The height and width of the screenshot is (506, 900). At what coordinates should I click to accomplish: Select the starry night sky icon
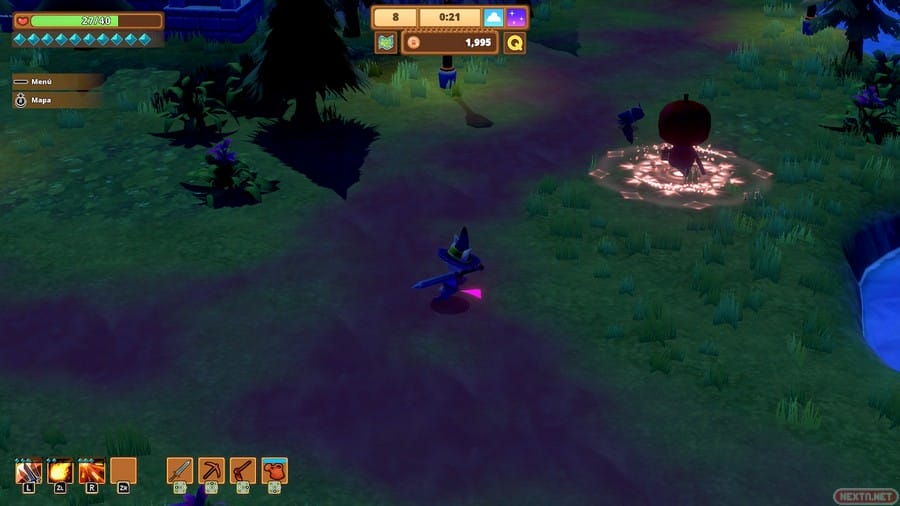tap(516, 18)
